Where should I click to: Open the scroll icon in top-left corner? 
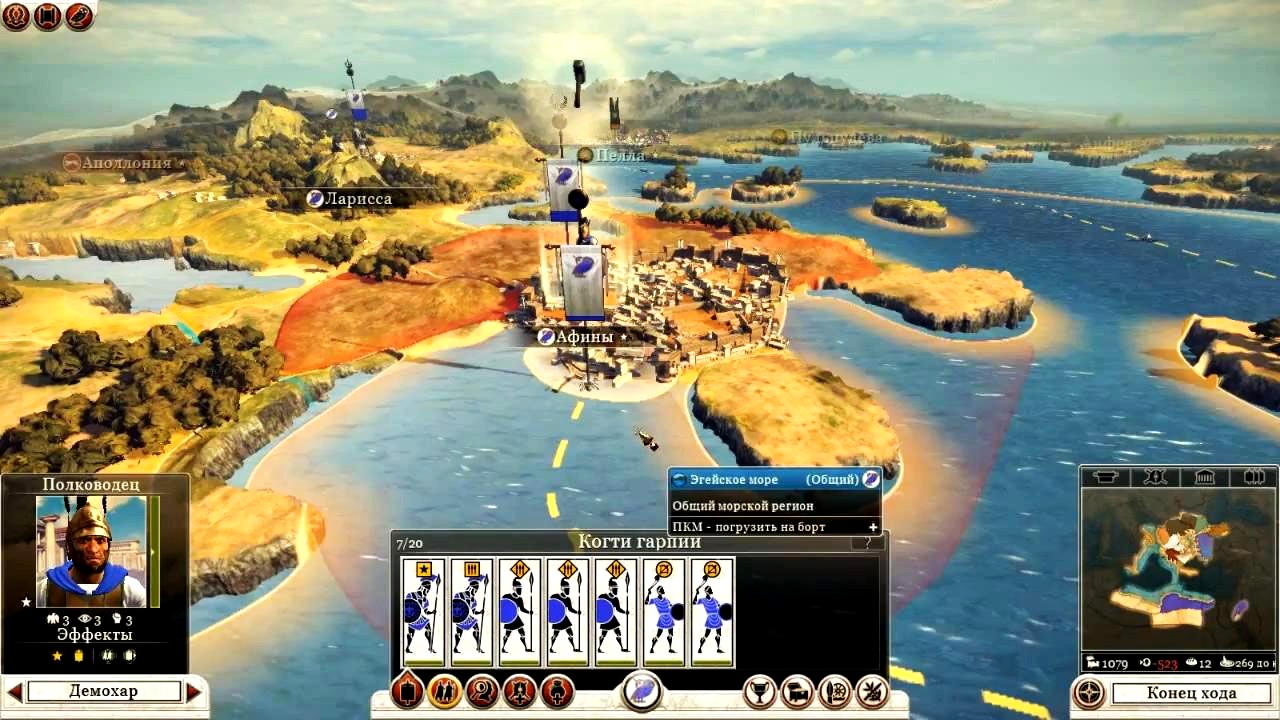47,15
